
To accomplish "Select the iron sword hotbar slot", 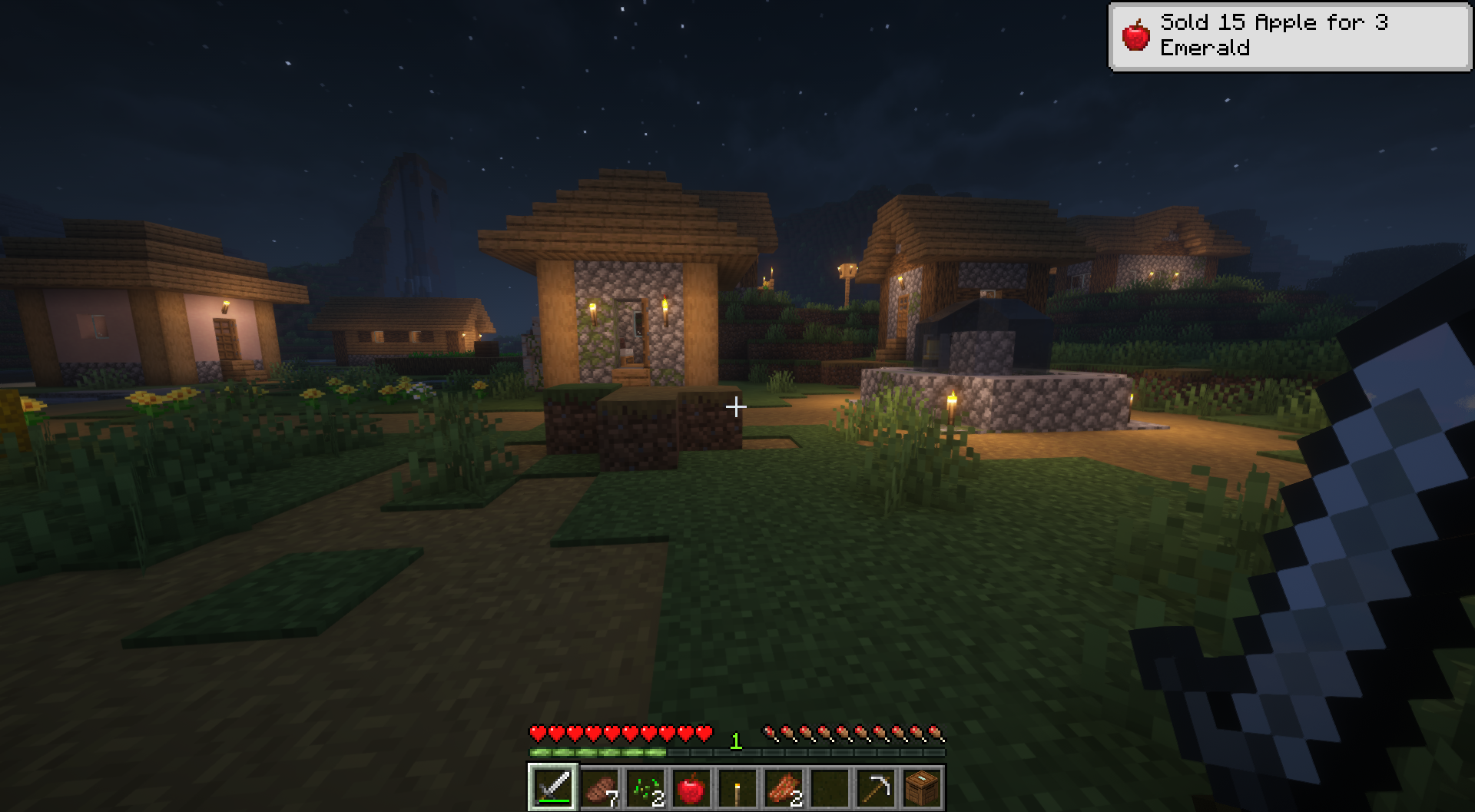I will pyautogui.click(x=552, y=787).
